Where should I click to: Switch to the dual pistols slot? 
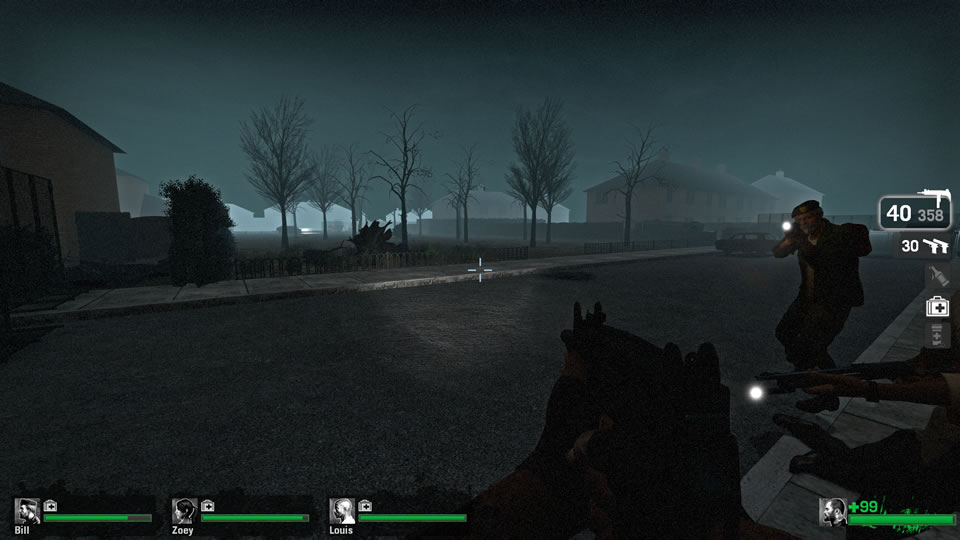pos(922,246)
